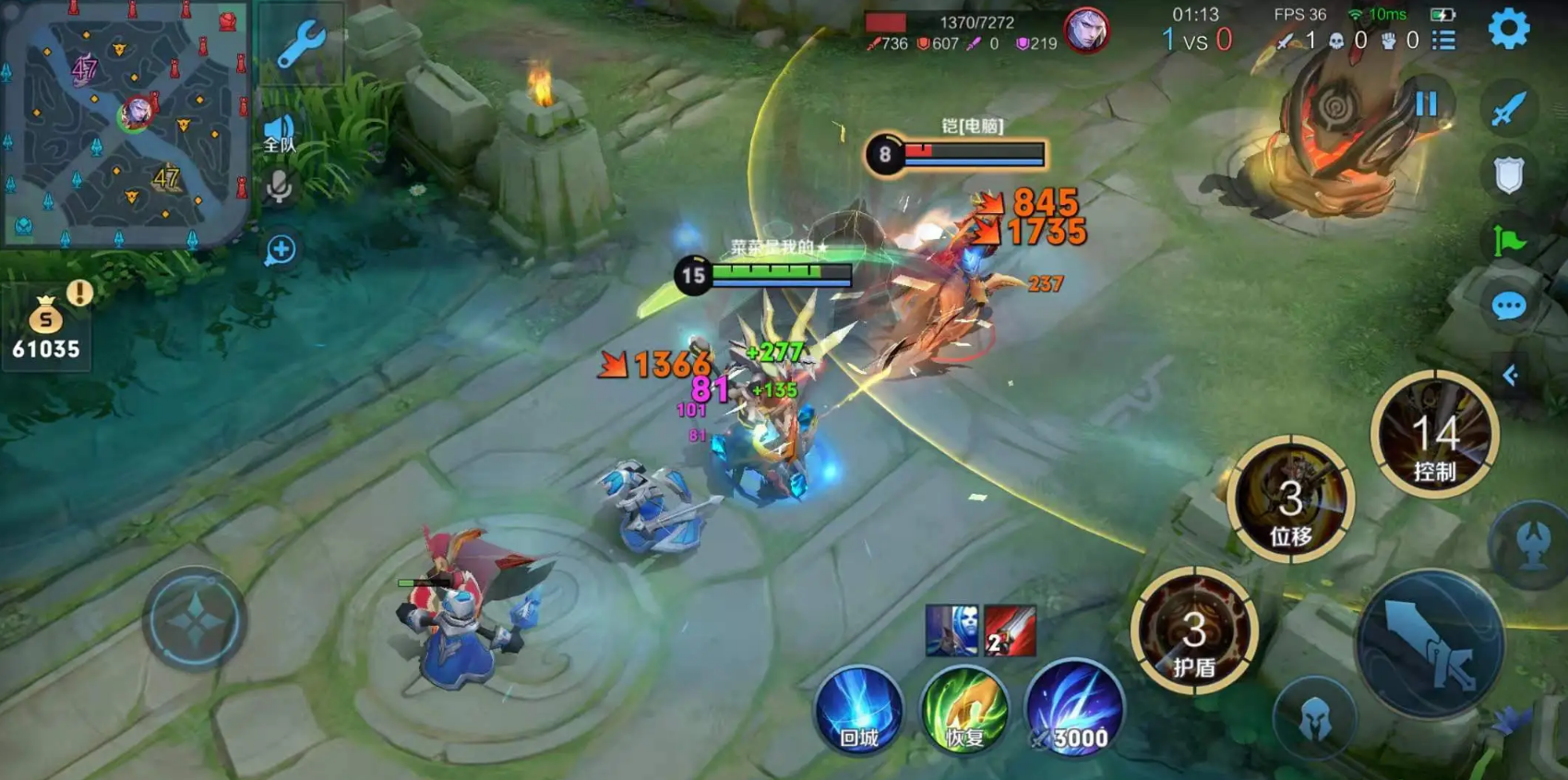Screen dimensions: 1568x780
Task: Toggle the 全队 team speaker
Action: click(x=279, y=134)
